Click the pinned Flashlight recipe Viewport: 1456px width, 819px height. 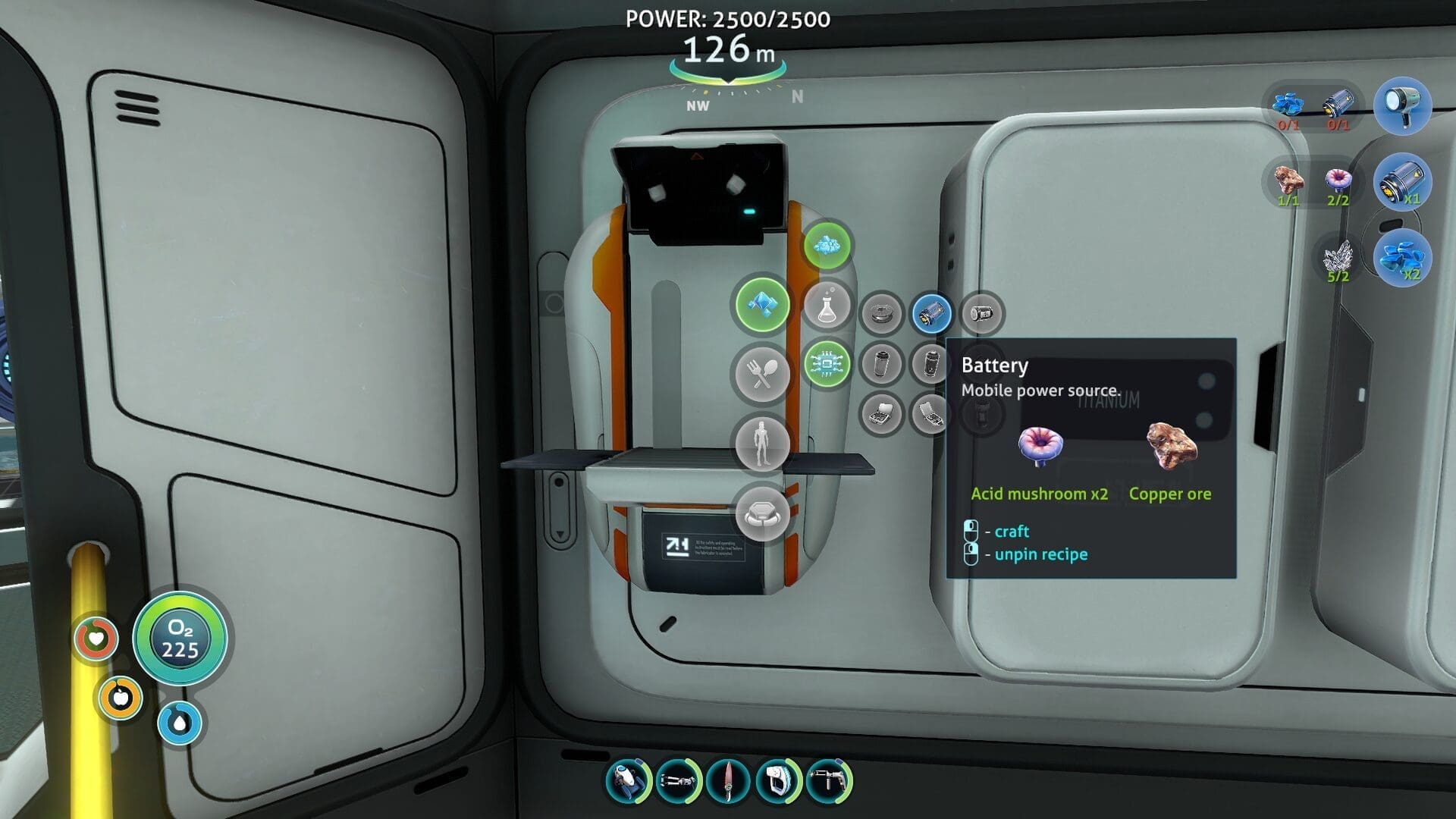(1401, 106)
